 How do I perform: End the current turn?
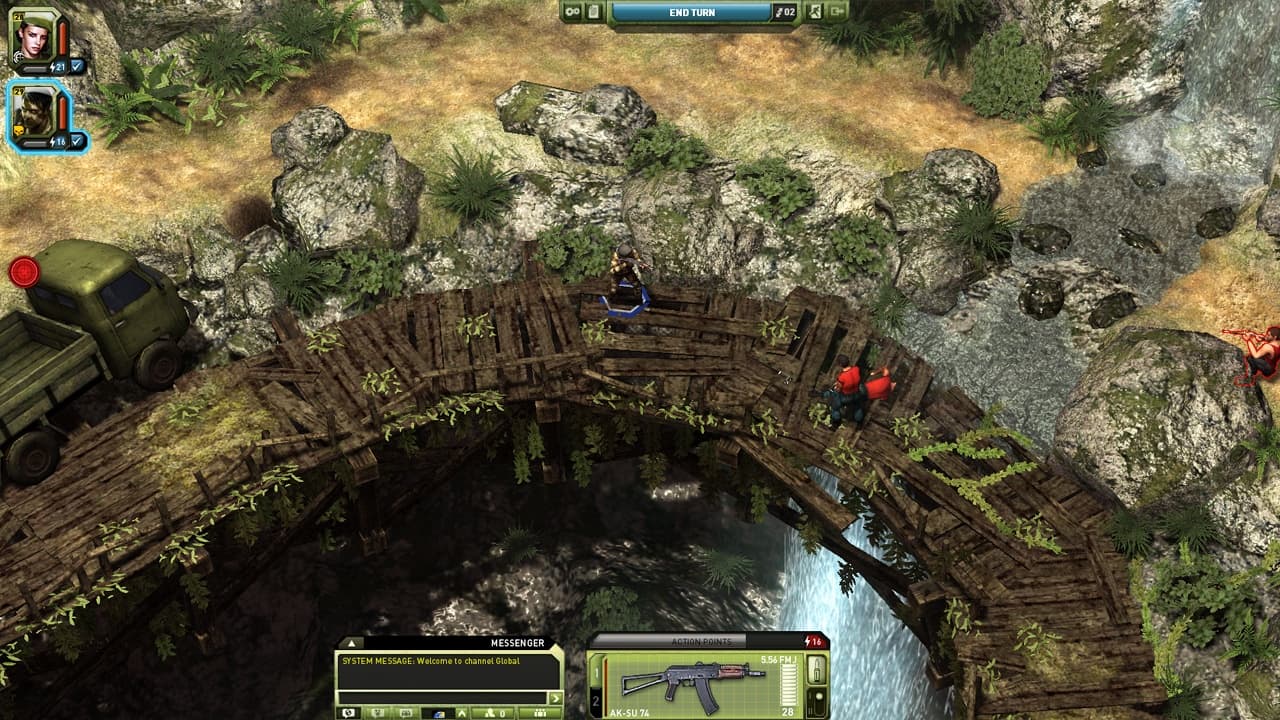[691, 12]
